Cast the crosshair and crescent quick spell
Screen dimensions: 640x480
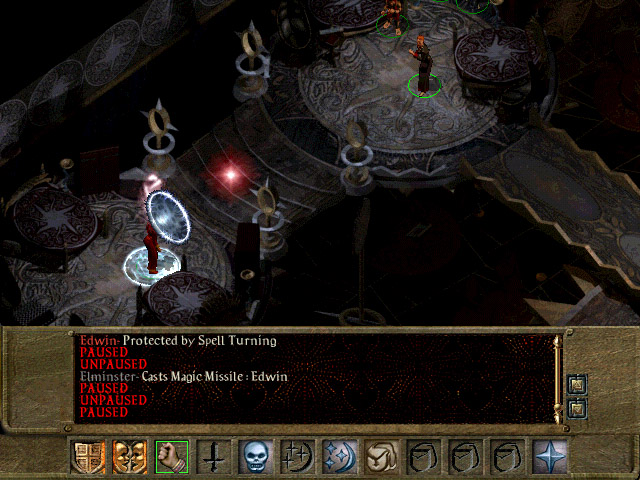[297, 457]
